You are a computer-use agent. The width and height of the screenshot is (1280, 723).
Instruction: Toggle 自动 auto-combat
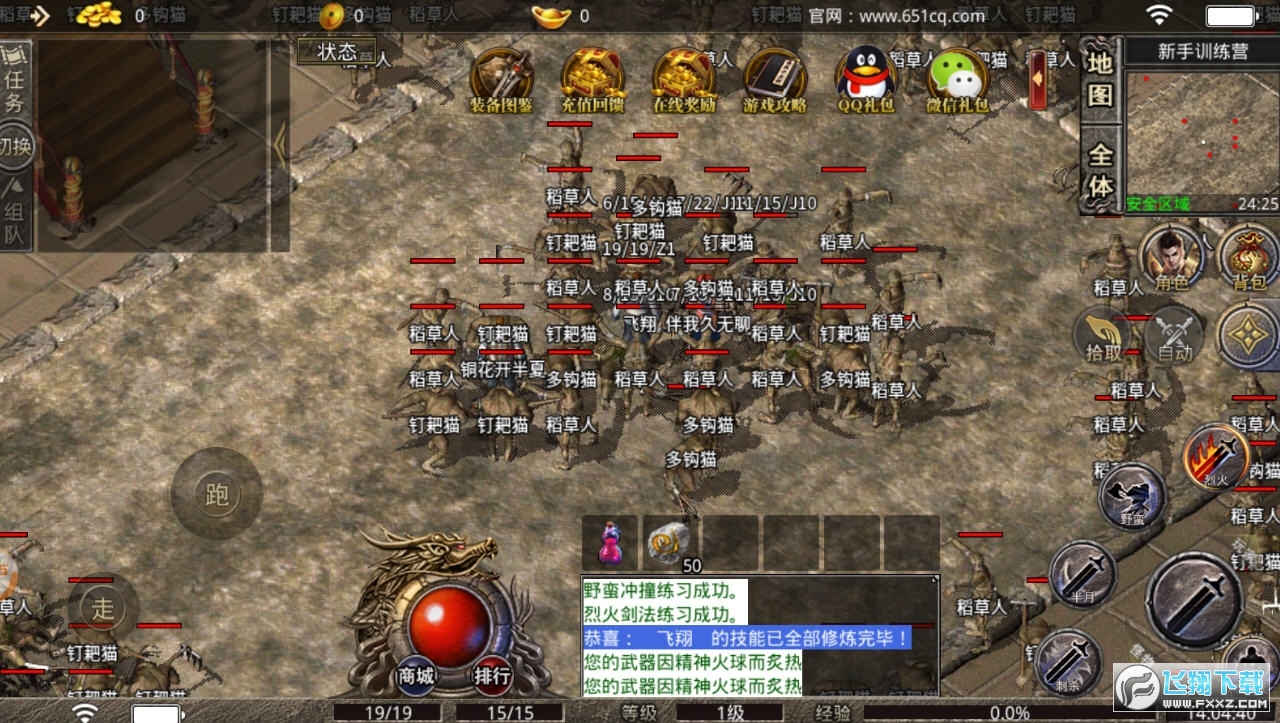(x=1175, y=335)
